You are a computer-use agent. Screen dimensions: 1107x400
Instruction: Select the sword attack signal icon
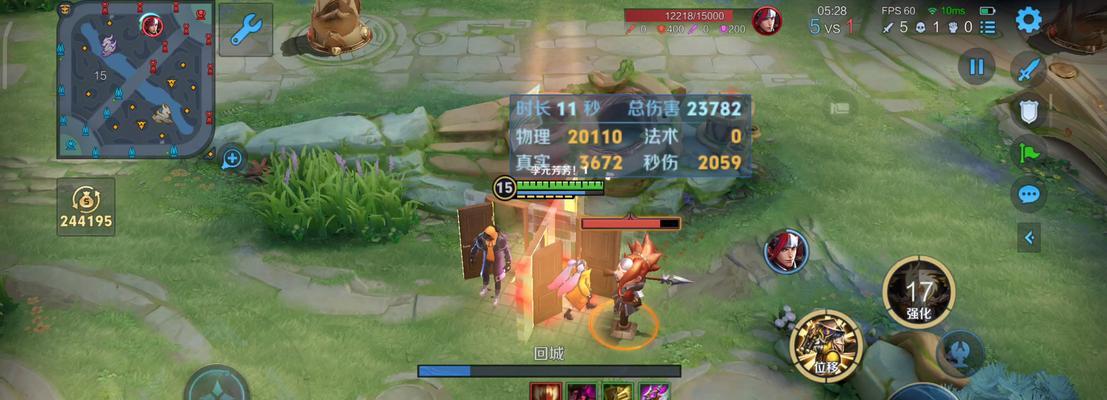1028,70
